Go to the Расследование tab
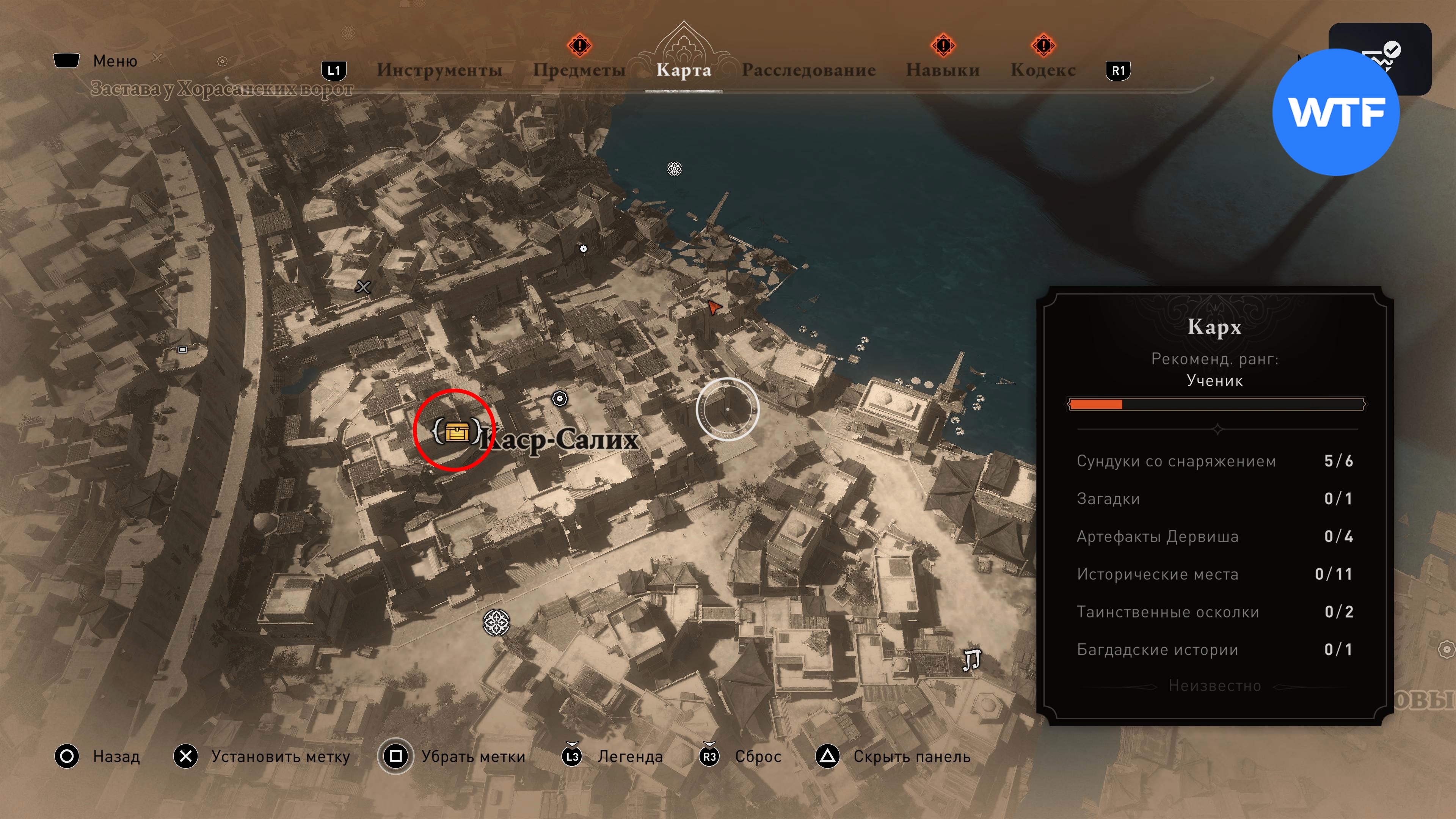1456x819 pixels. (808, 70)
